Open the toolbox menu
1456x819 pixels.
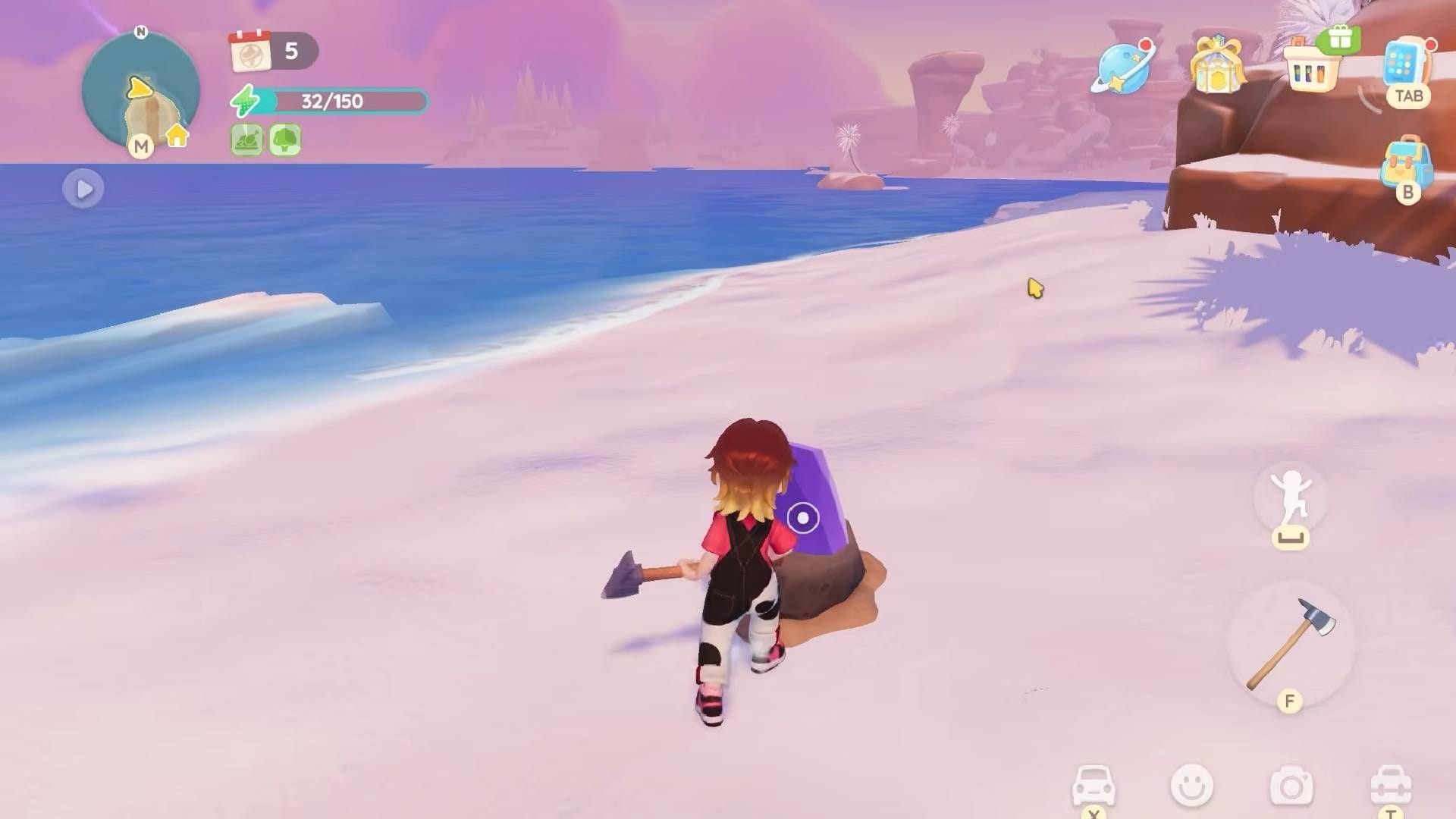[x=1390, y=786]
